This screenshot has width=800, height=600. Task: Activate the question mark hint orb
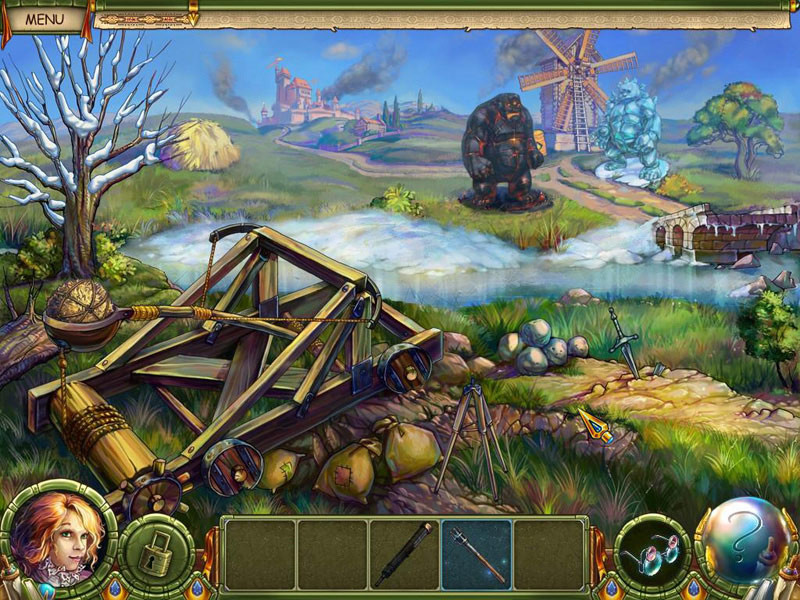click(x=743, y=543)
